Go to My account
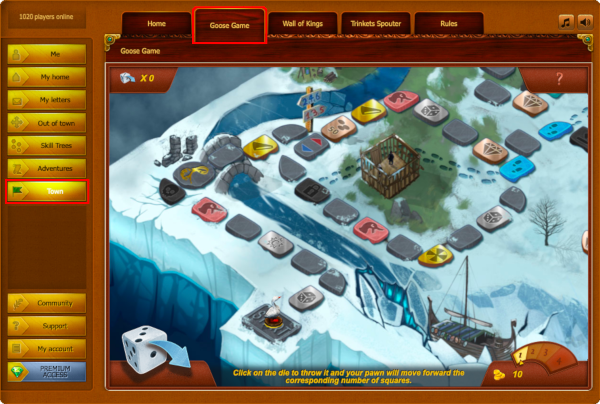Image resolution: width=600 pixels, height=404 pixels. [47, 348]
